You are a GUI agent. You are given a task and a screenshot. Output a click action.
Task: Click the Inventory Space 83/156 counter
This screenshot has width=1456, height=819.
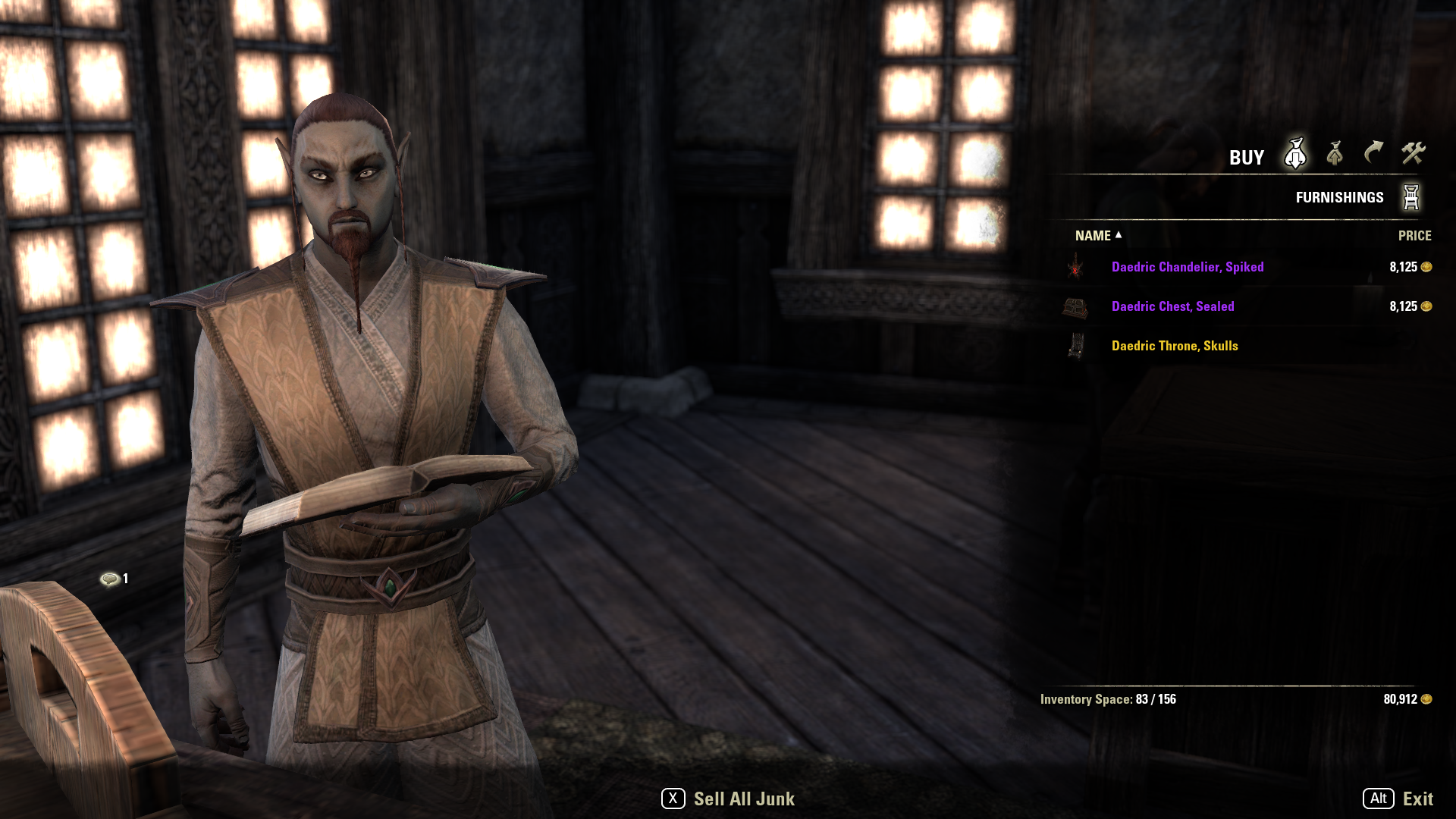pyautogui.click(x=1109, y=699)
